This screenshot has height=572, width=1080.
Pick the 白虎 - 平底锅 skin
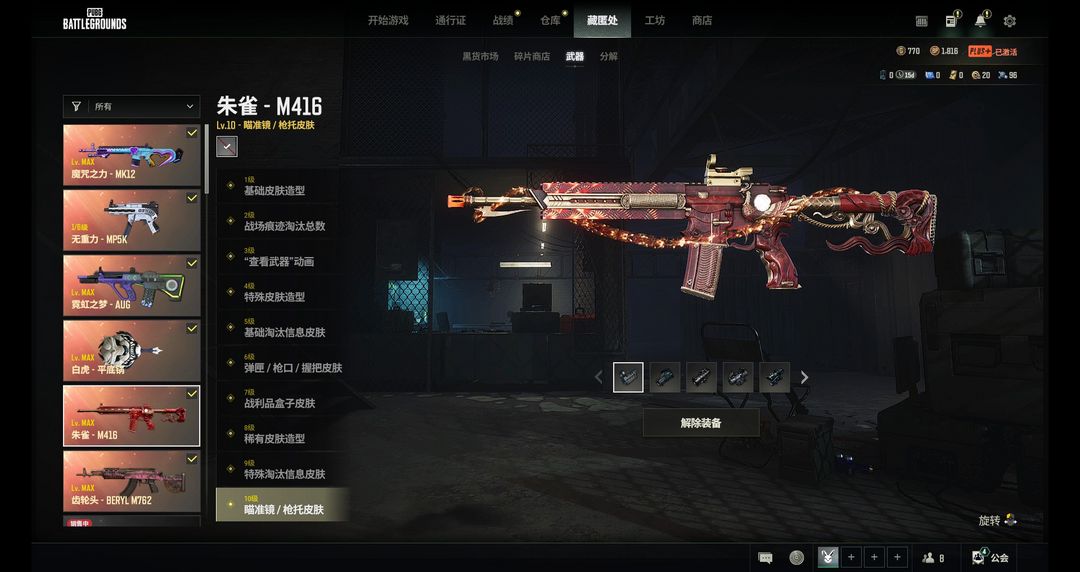131,349
